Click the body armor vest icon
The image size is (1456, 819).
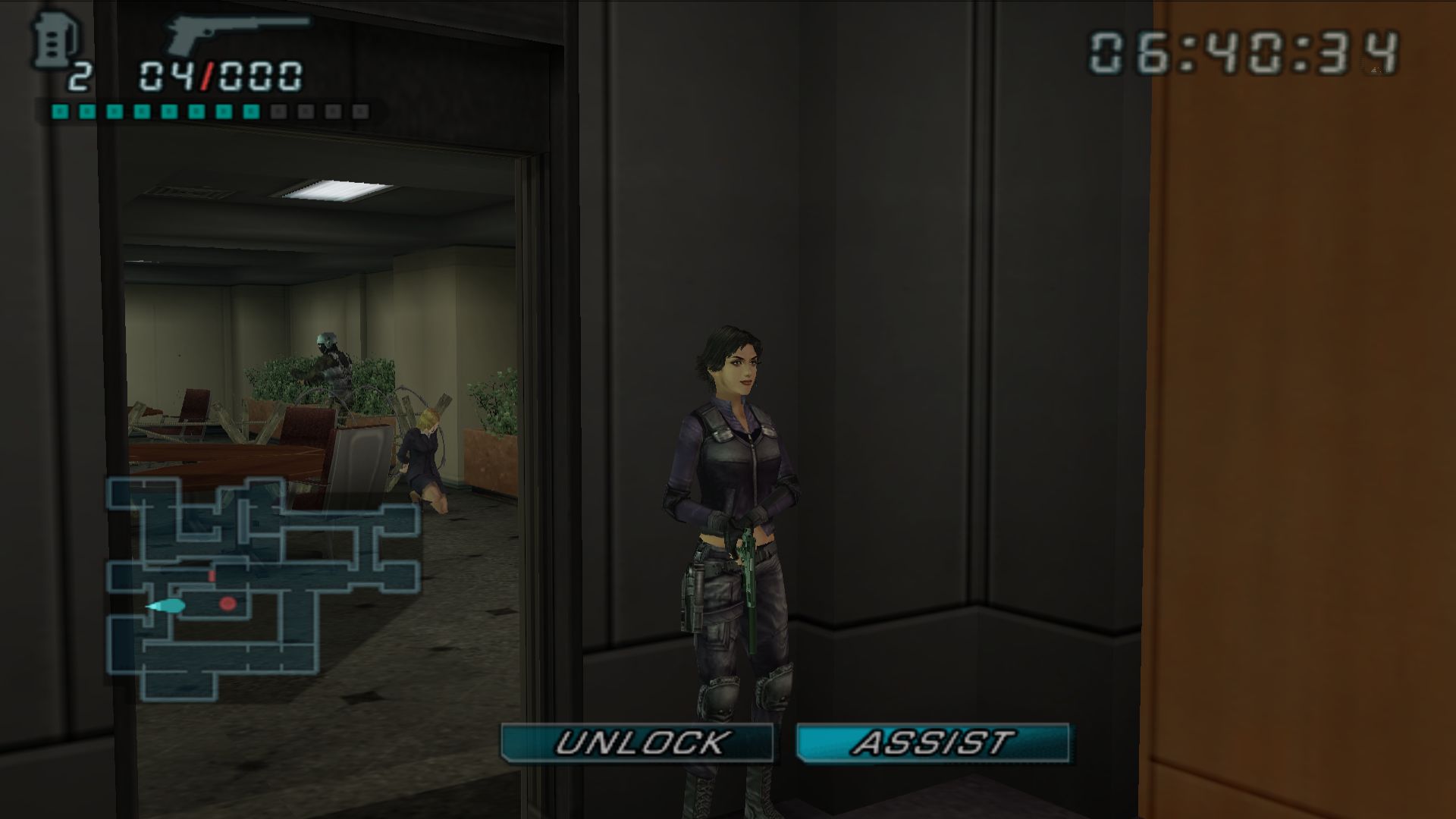48,42
